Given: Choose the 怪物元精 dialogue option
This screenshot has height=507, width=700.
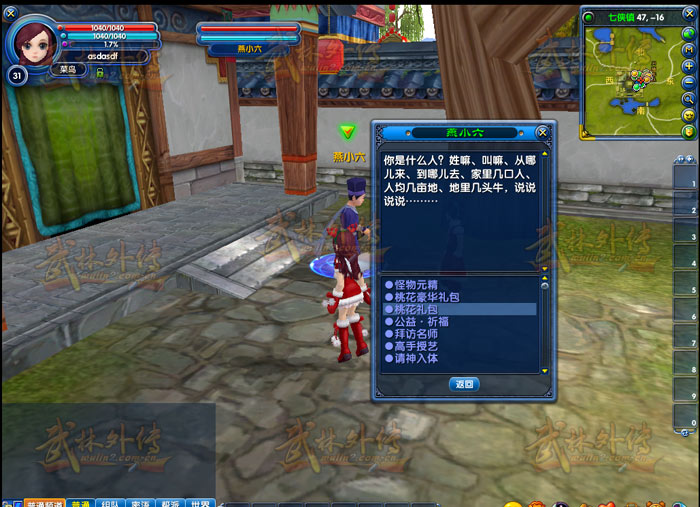Looking at the screenshot, I should tap(417, 285).
